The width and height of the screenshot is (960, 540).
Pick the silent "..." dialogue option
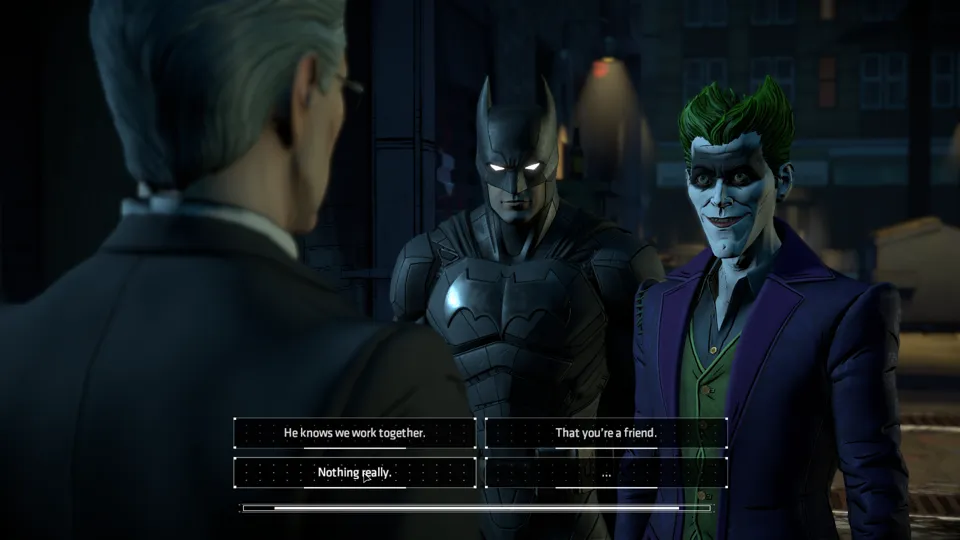tap(606, 472)
